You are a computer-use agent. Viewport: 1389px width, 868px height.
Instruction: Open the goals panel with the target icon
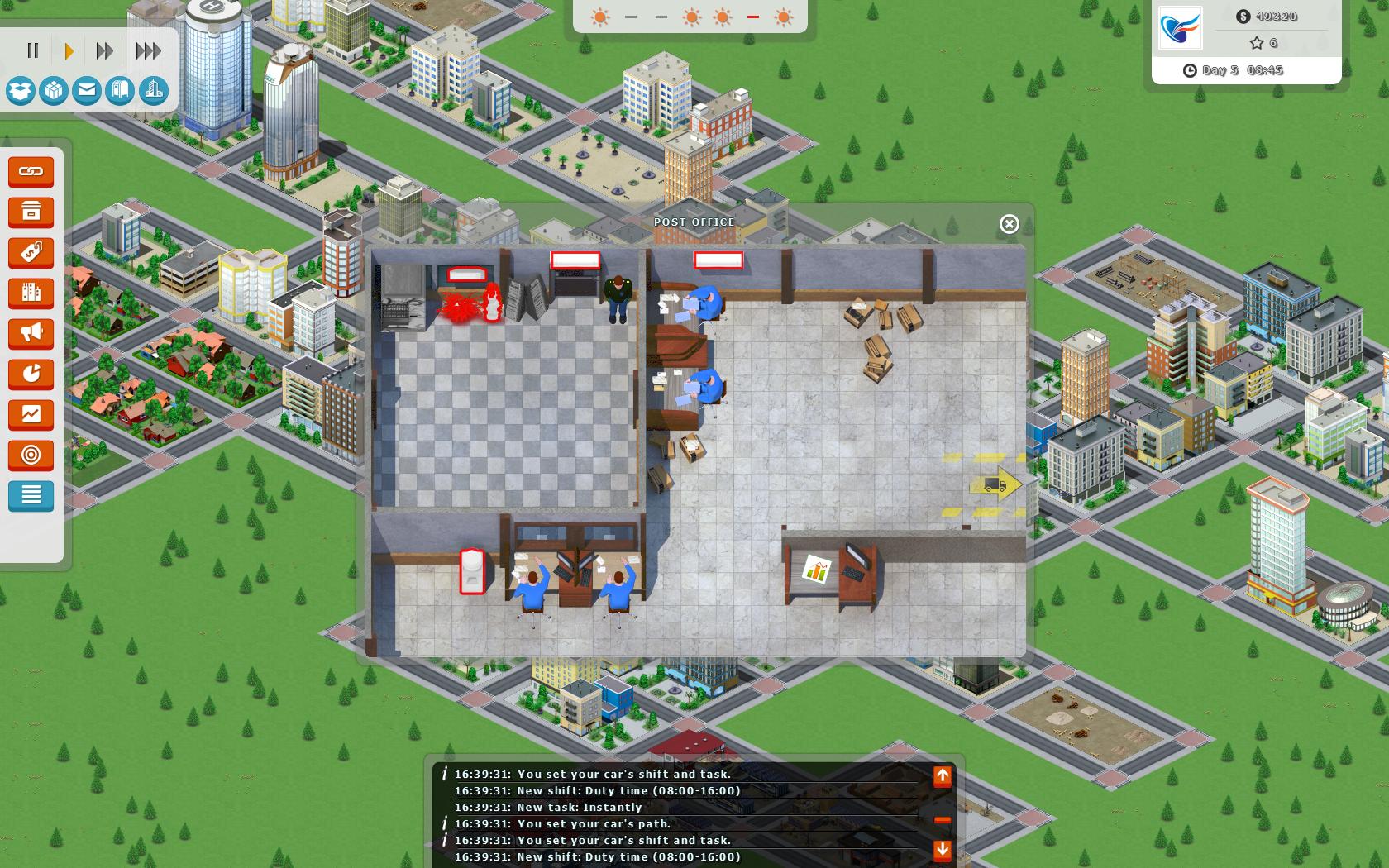pyautogui.click(x=31, y=455)
